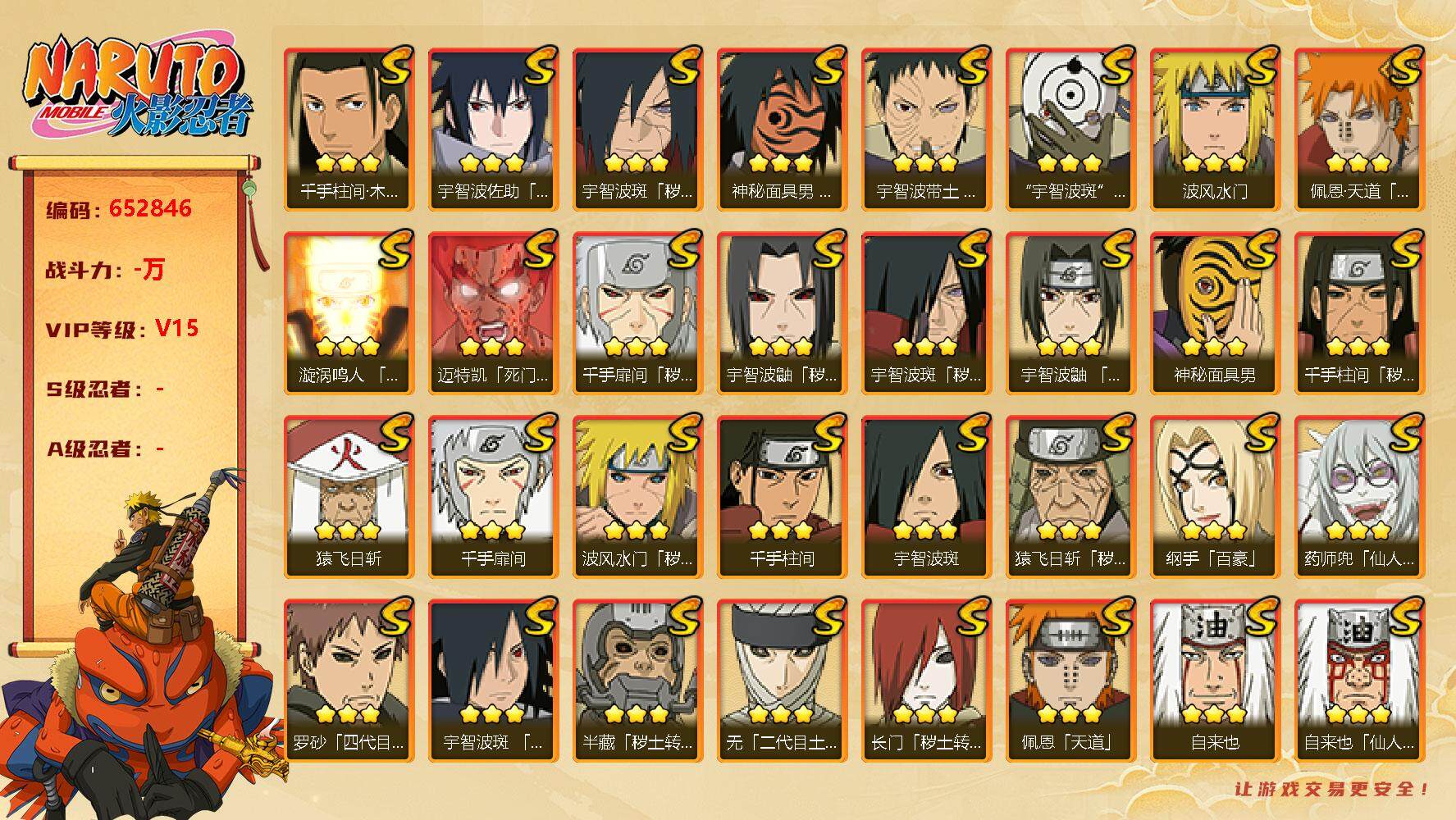This screenshot has width=1456, height=820.
Task: Select the 千手柱间·木 ninja card
Action: click(x=349, y=129)
